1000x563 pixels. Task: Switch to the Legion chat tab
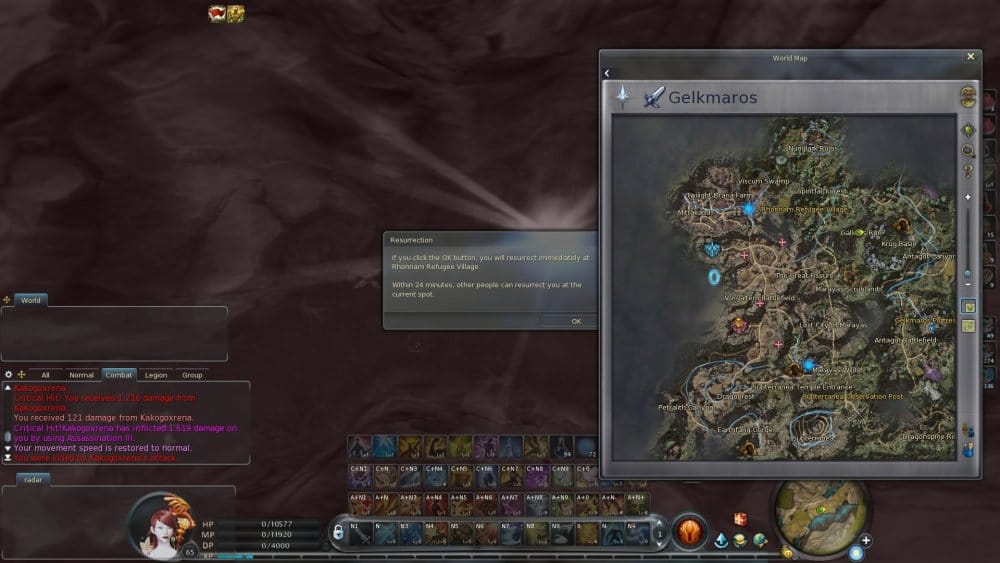(x=155, y=375)
